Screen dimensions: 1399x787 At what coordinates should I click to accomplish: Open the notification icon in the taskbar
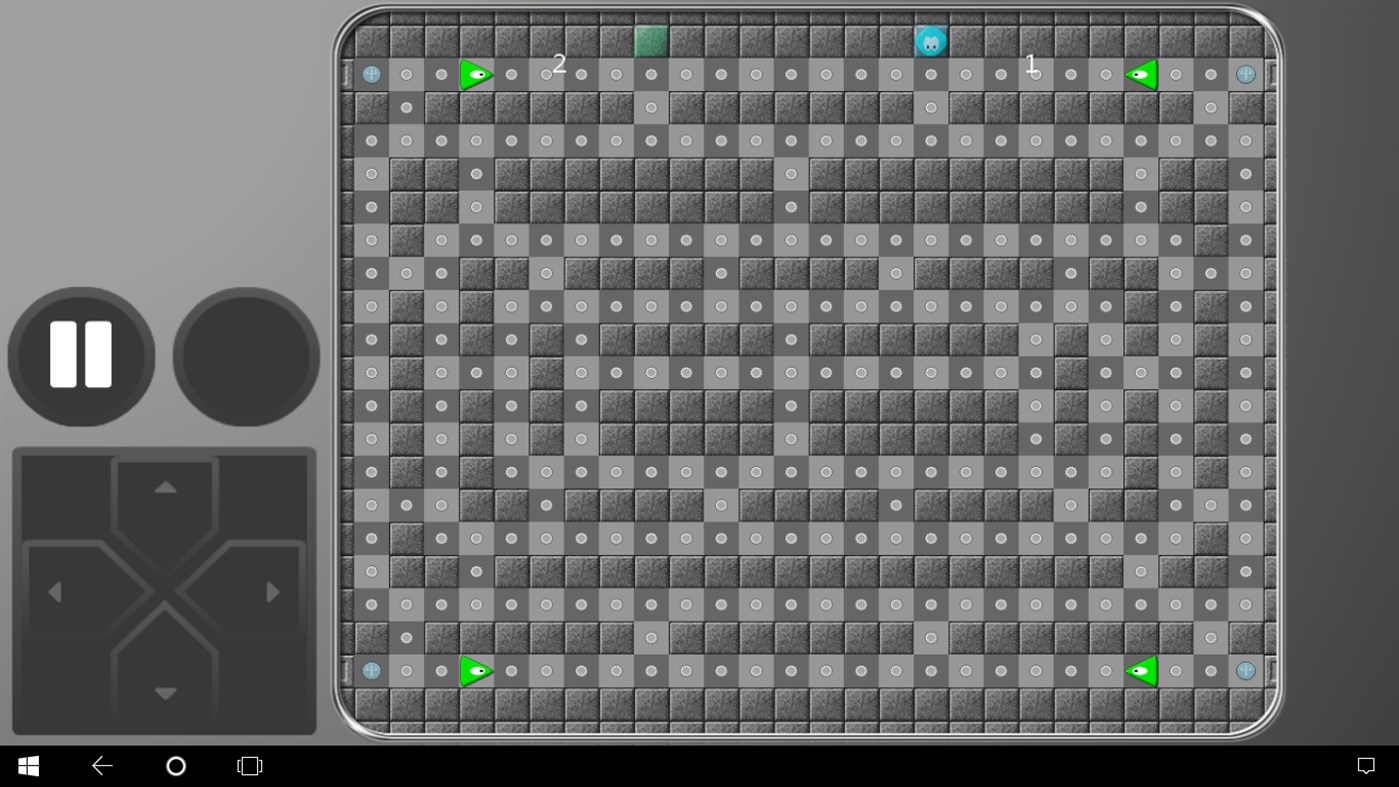1366,765
